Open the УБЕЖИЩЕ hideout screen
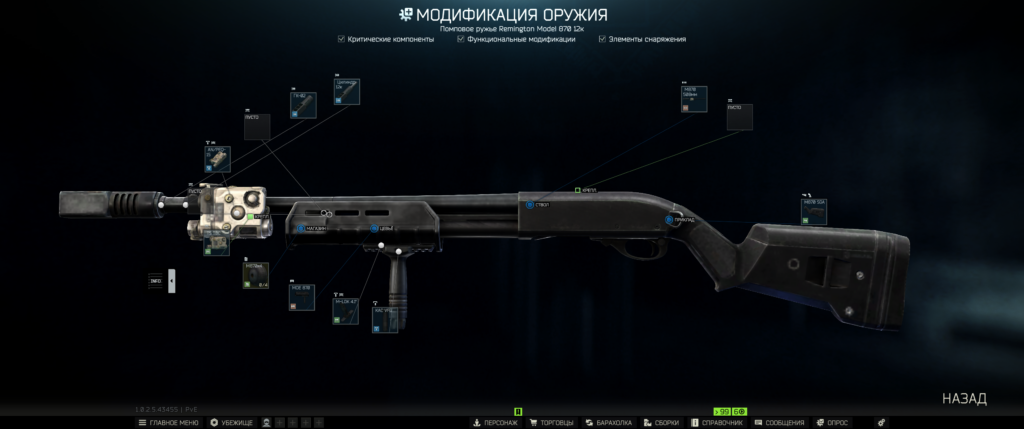The image size is (1024, 429). coord(231,423)
